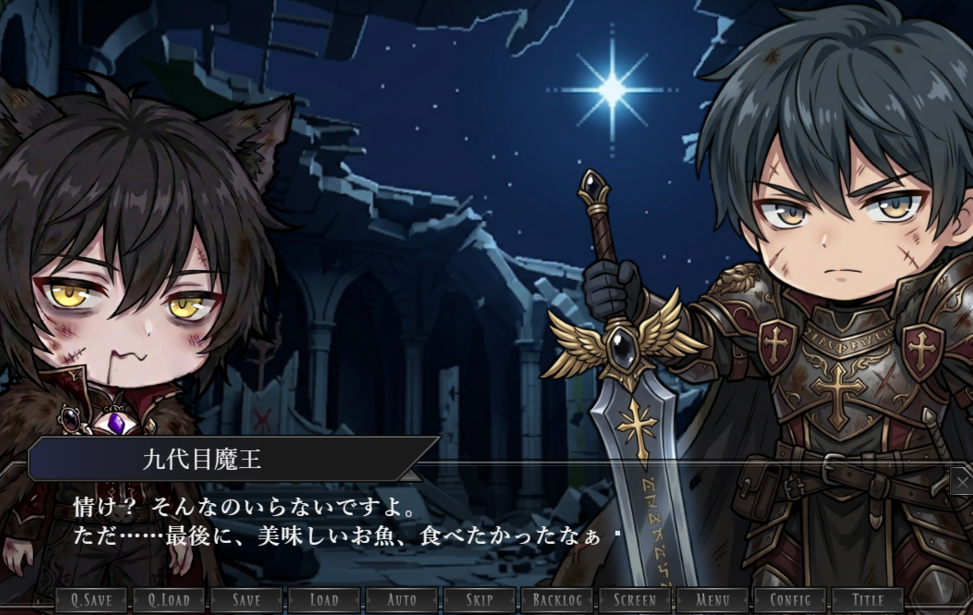
Task: Enable Auto text advance
Action: click(401, 601)
